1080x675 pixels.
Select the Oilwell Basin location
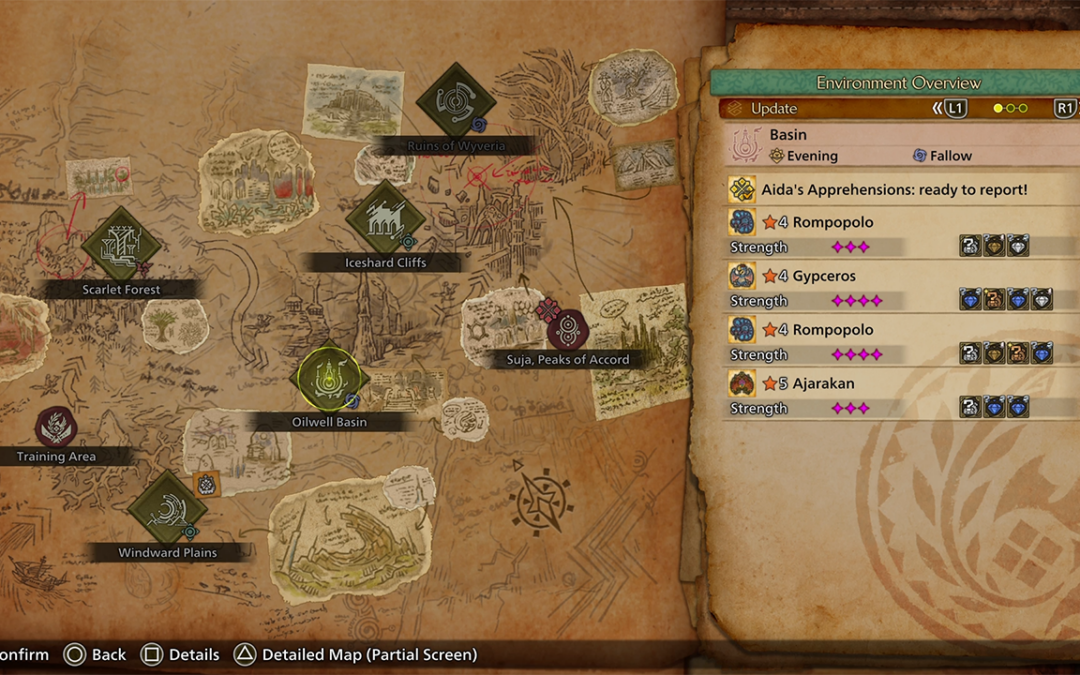(329, 379)
